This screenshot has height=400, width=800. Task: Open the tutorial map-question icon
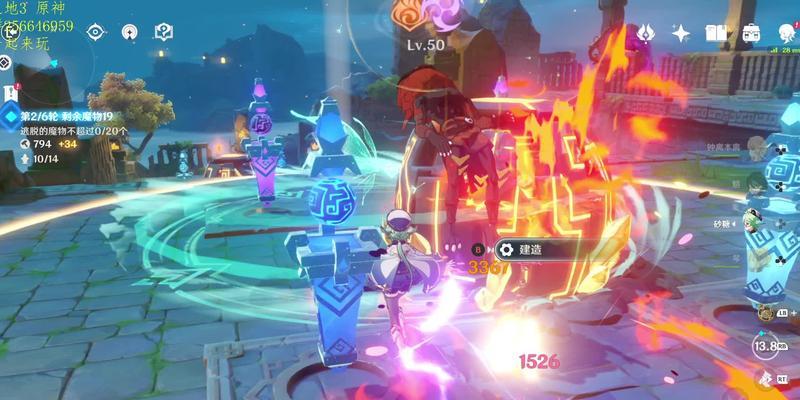click(x=162, y=31)
